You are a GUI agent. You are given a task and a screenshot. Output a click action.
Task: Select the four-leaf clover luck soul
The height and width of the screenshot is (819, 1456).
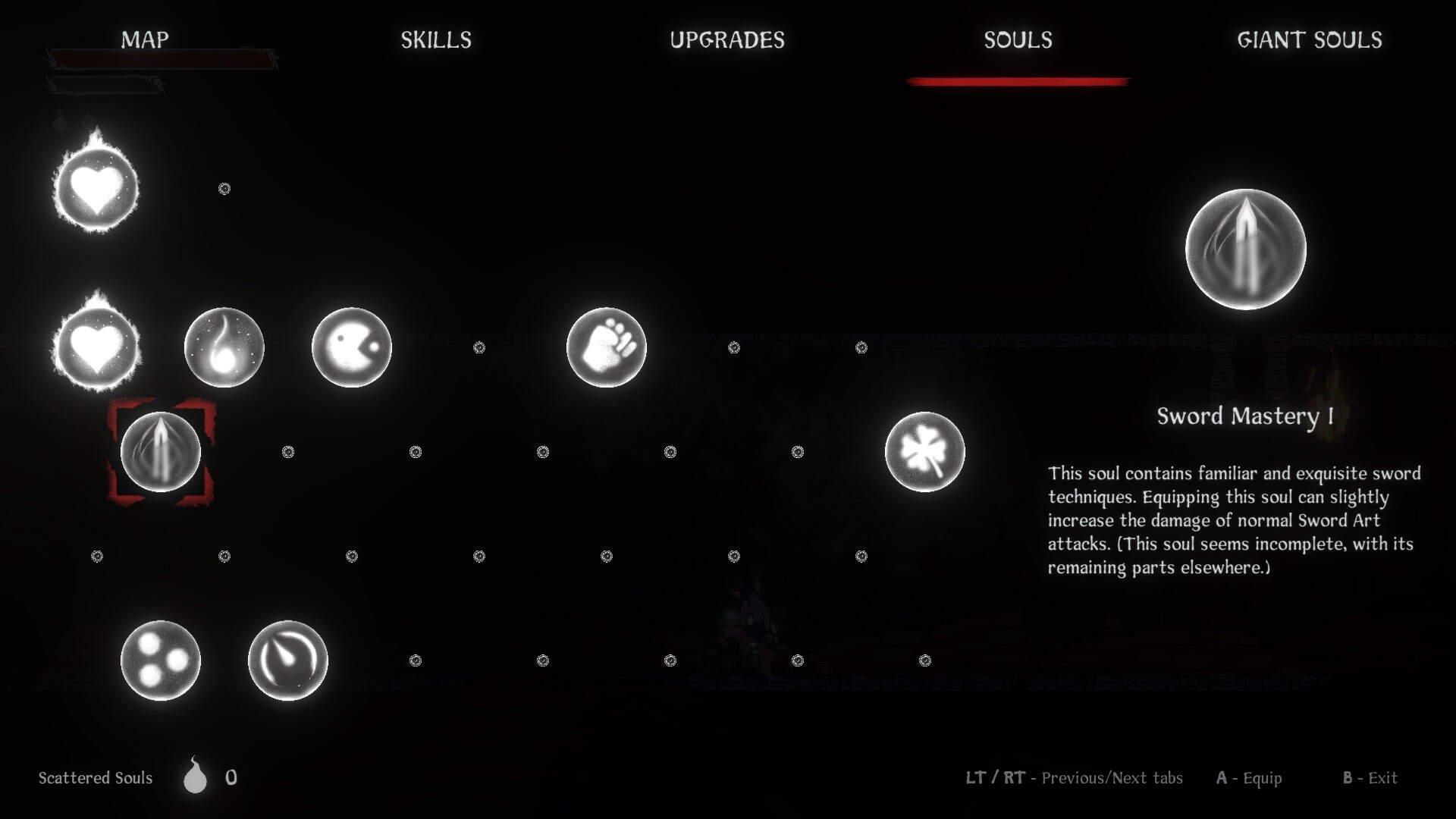pos(925,451)
